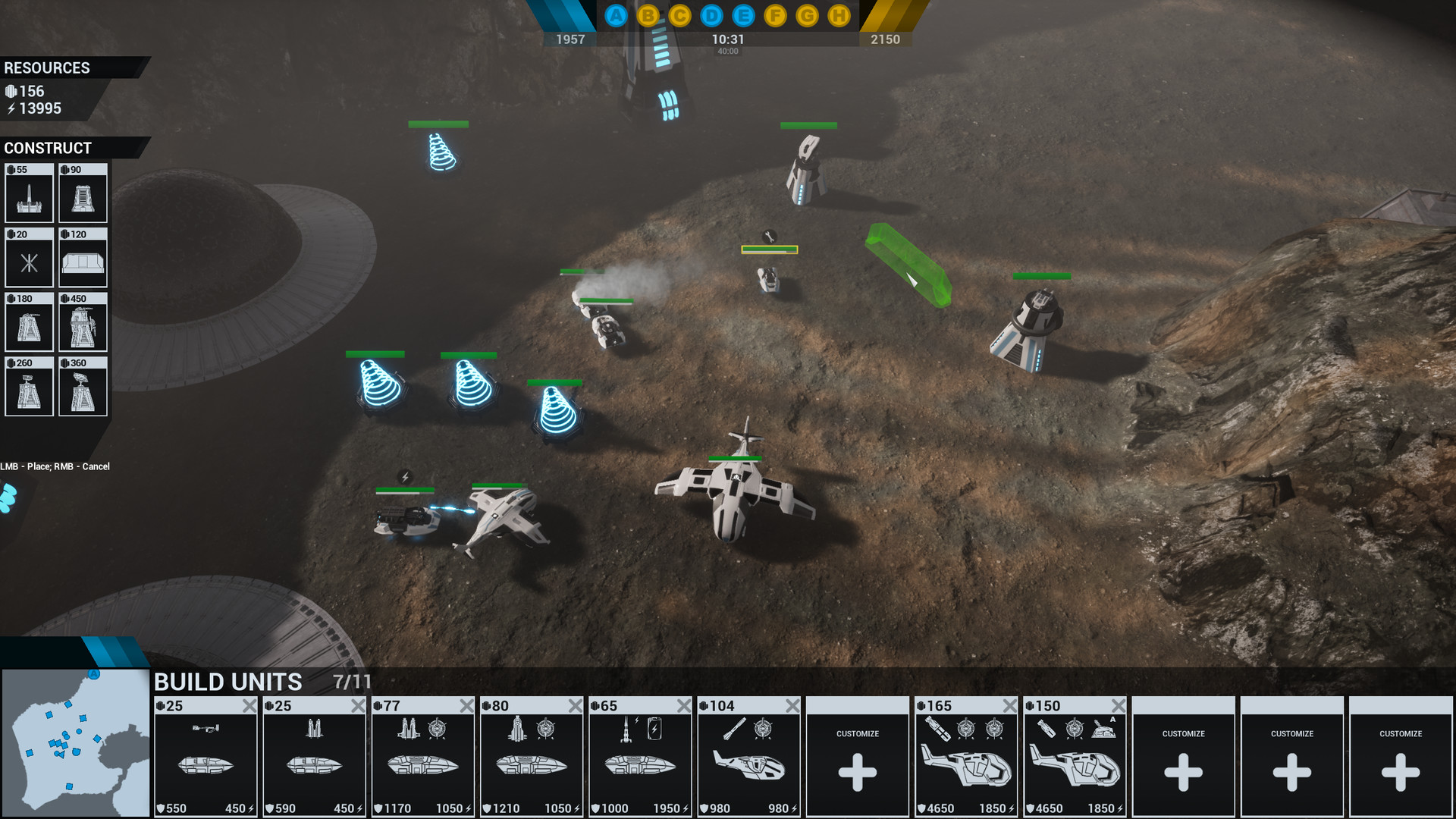Select the 450-cost tower structure

83,322
